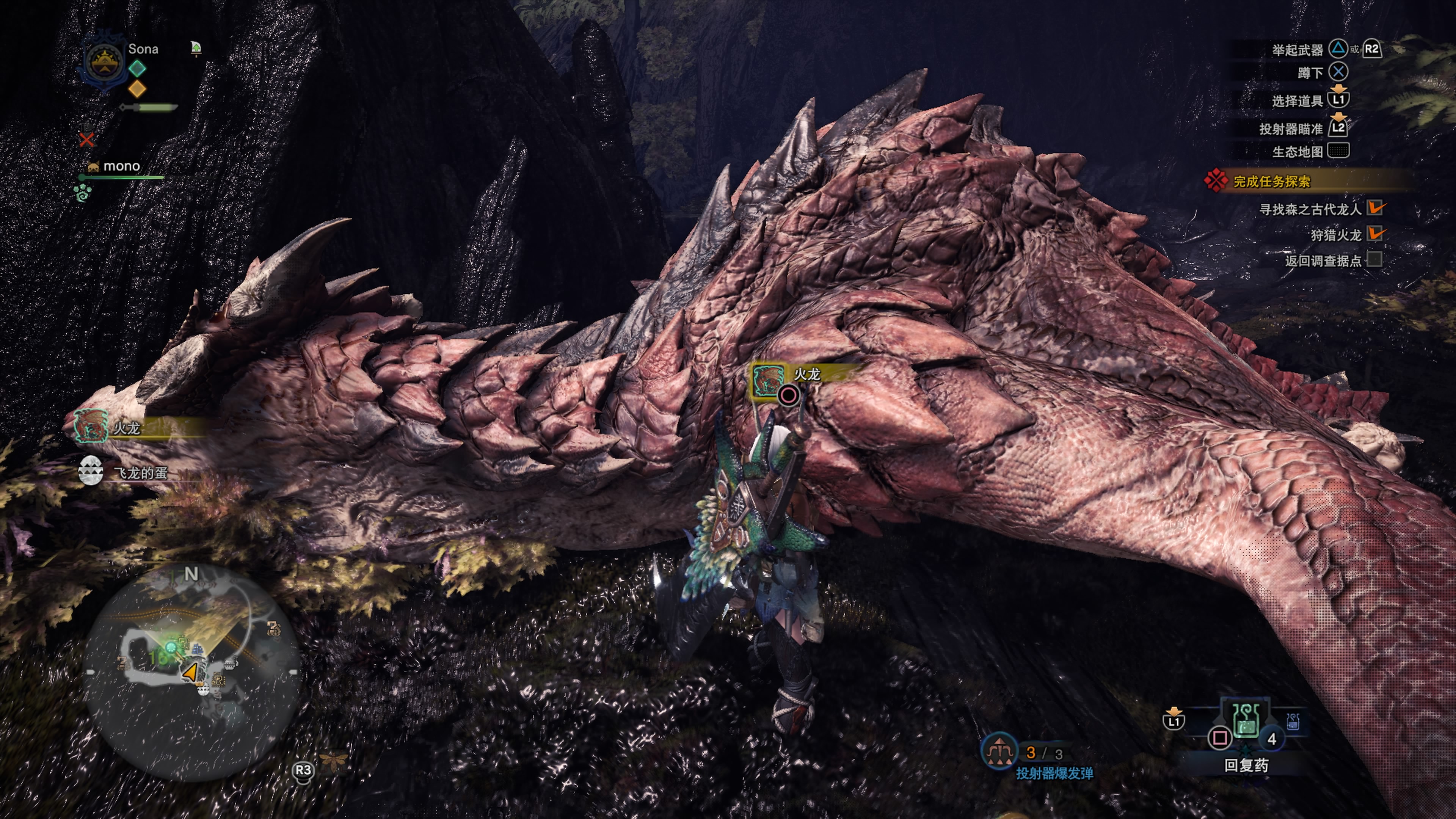Click the 狩猎火龙 objective checkbox
This screenshot has height=819, width=1456.
1374,234
